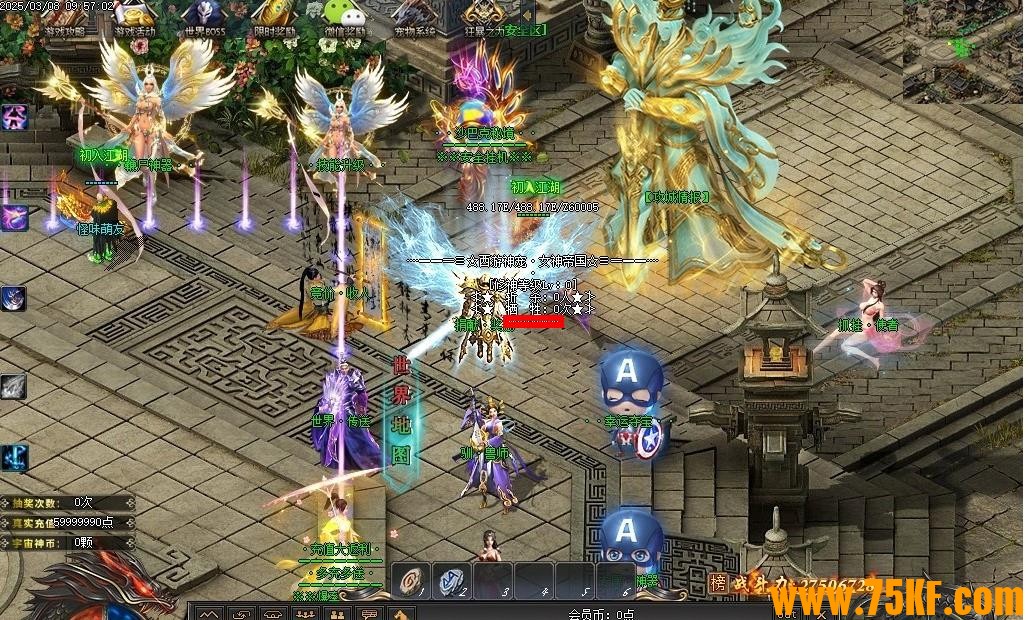The image size is (1028, 620).
Task: Activate the blue crescent skill icon
Action: pyautogui.click(x=14, y=298)
